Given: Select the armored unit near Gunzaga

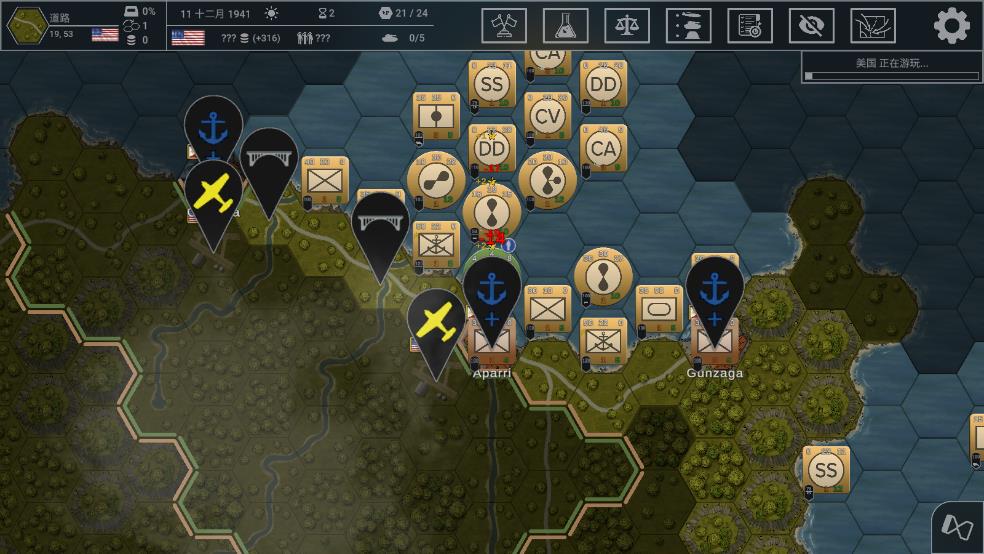Looking at the screenshot, I should coord(659,309).
